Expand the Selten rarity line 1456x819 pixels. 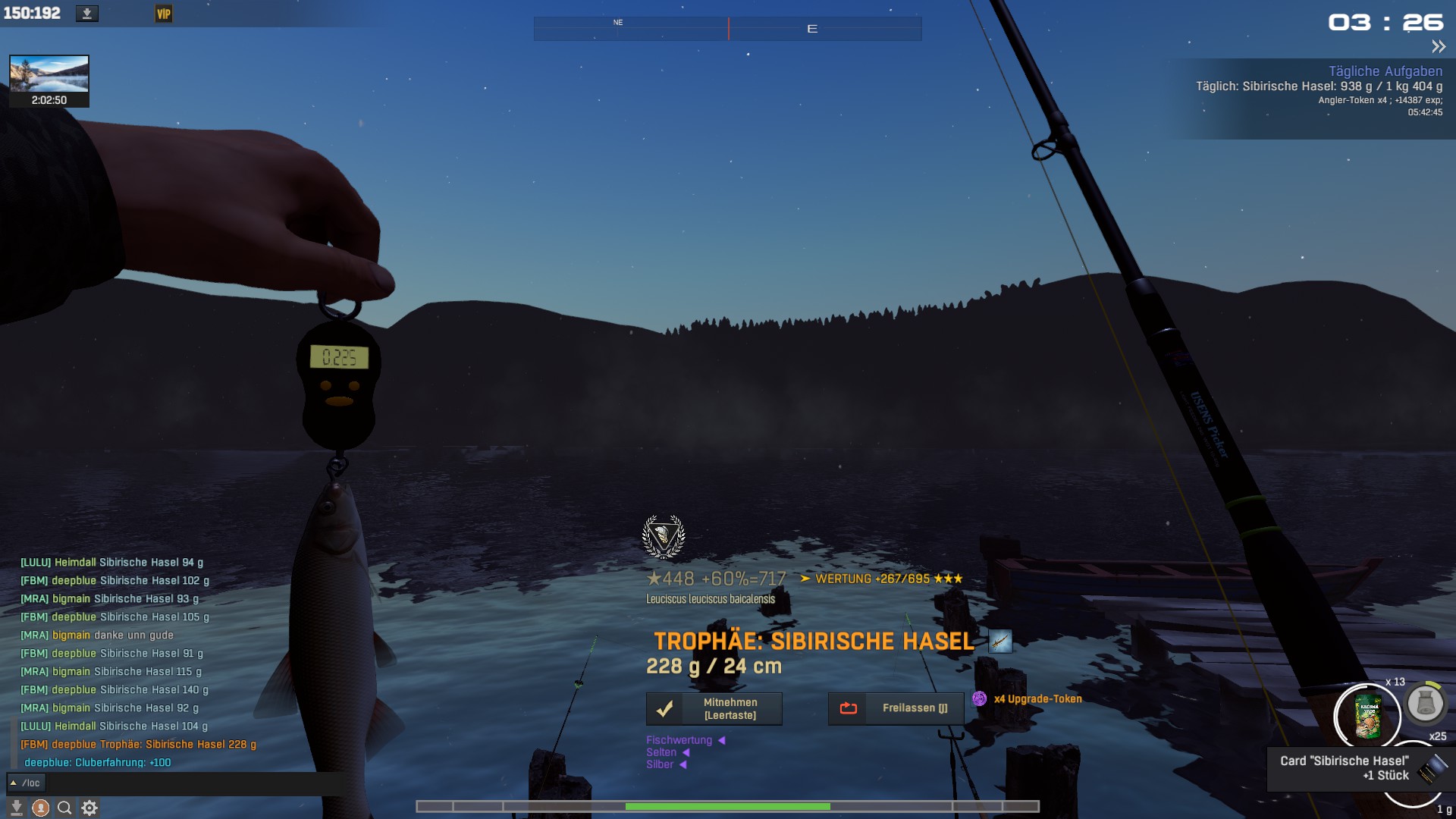pyautogui.click(x=667, y=752)
